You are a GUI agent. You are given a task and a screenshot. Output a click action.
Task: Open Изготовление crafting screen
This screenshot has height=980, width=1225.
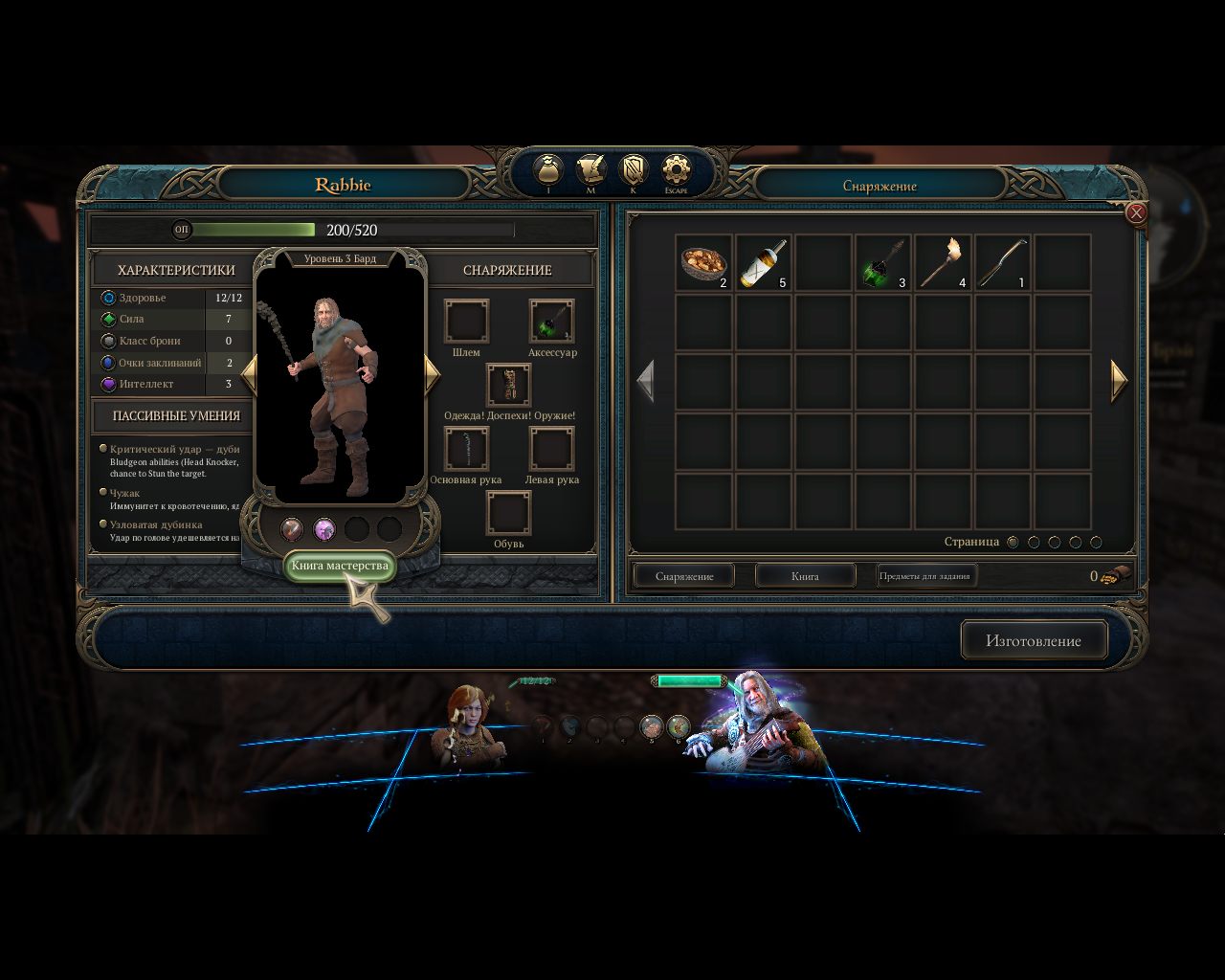point(1034,640)
